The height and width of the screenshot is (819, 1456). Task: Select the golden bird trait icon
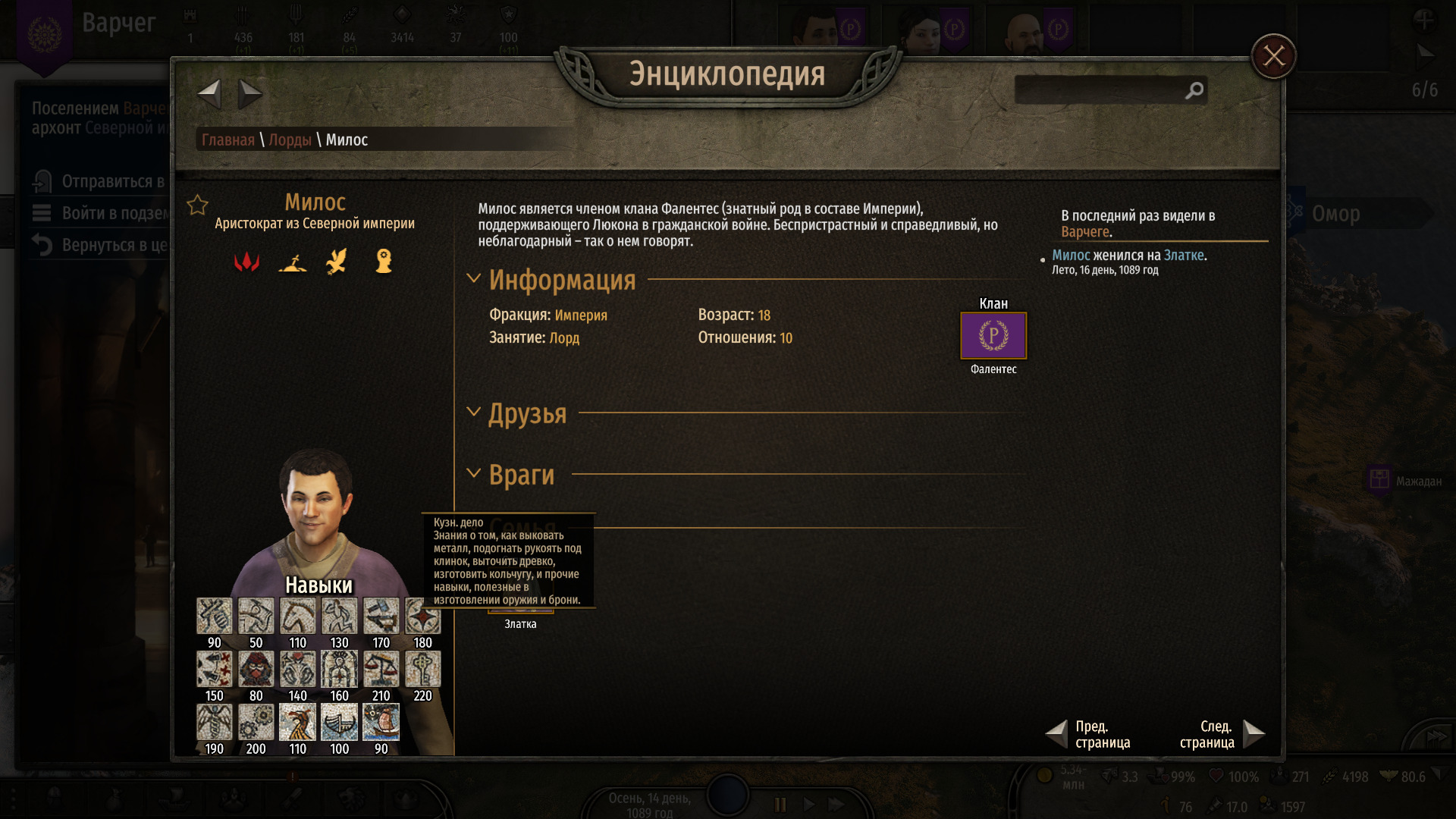(x=337, y=262)
